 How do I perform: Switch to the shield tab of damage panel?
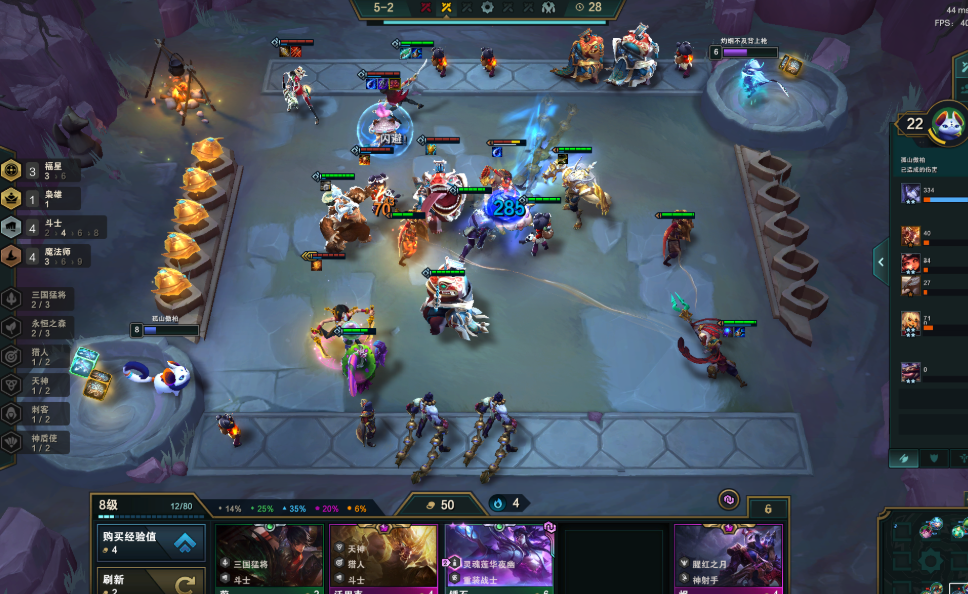pos(934,458)
